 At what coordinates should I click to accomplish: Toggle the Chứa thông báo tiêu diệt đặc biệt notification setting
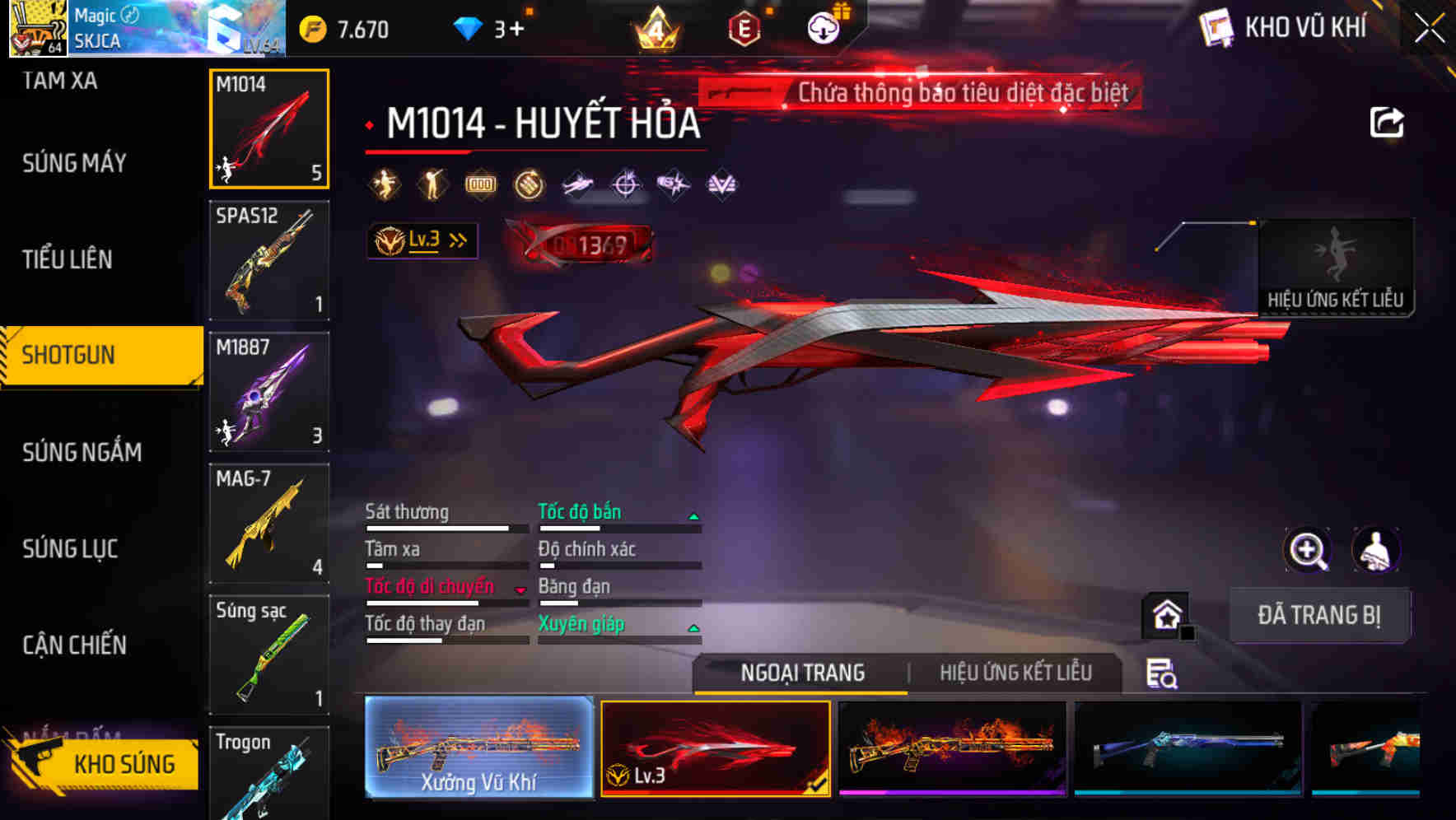tap(917, 92)
